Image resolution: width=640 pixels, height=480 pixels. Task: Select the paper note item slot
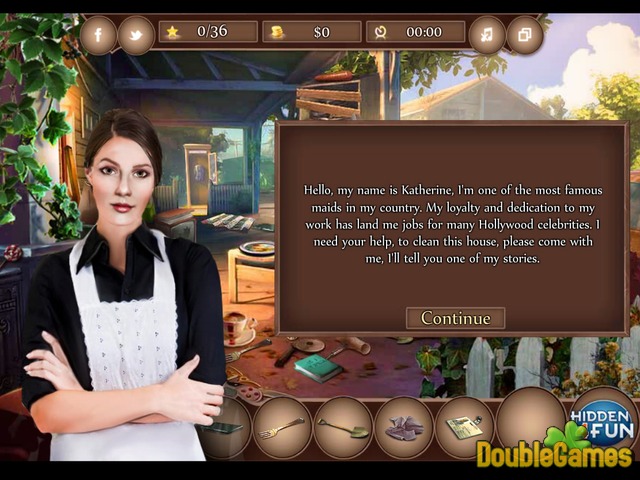tap(463, 426)
